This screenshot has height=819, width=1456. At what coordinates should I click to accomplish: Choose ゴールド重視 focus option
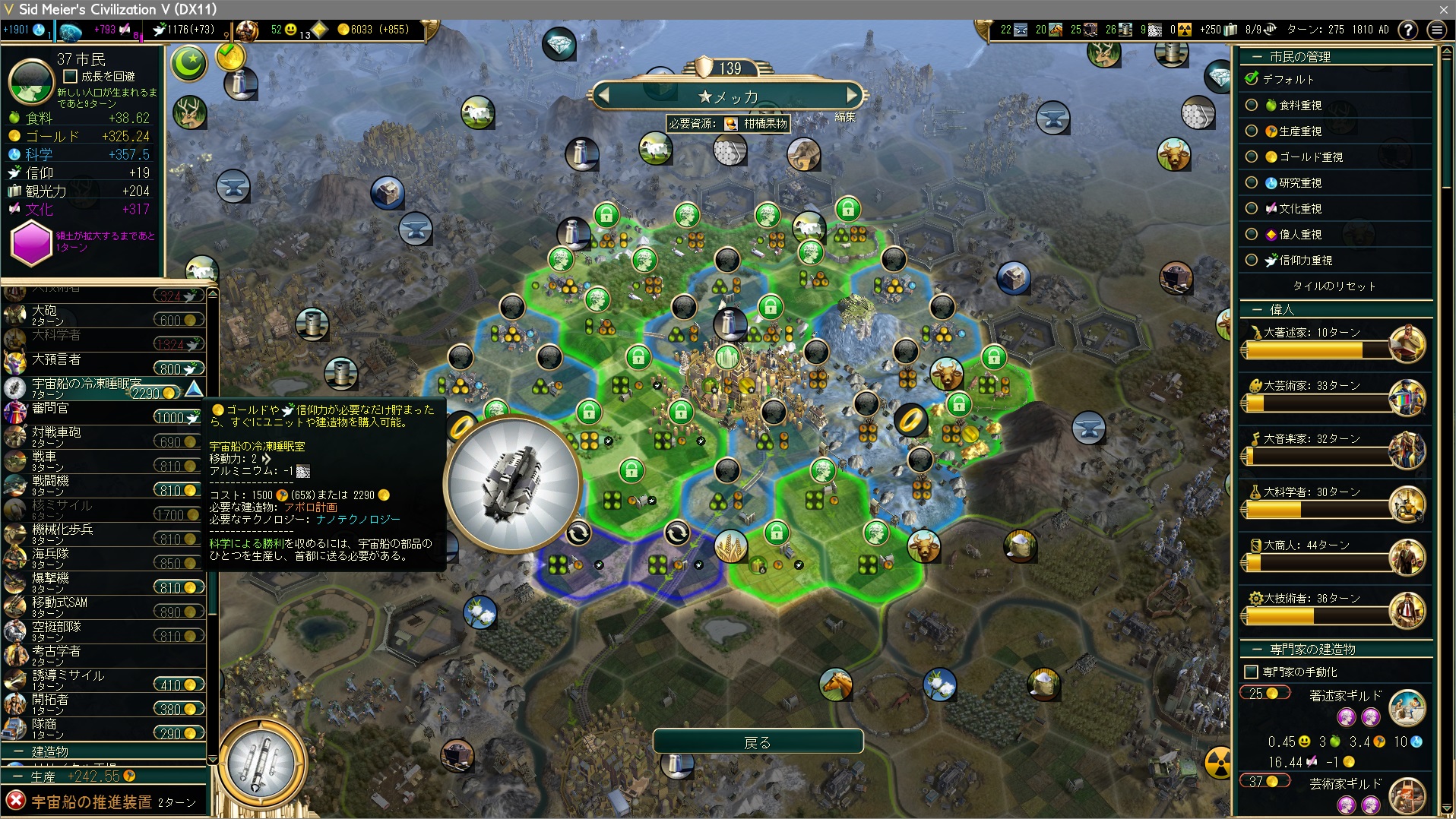[1251, 157]
